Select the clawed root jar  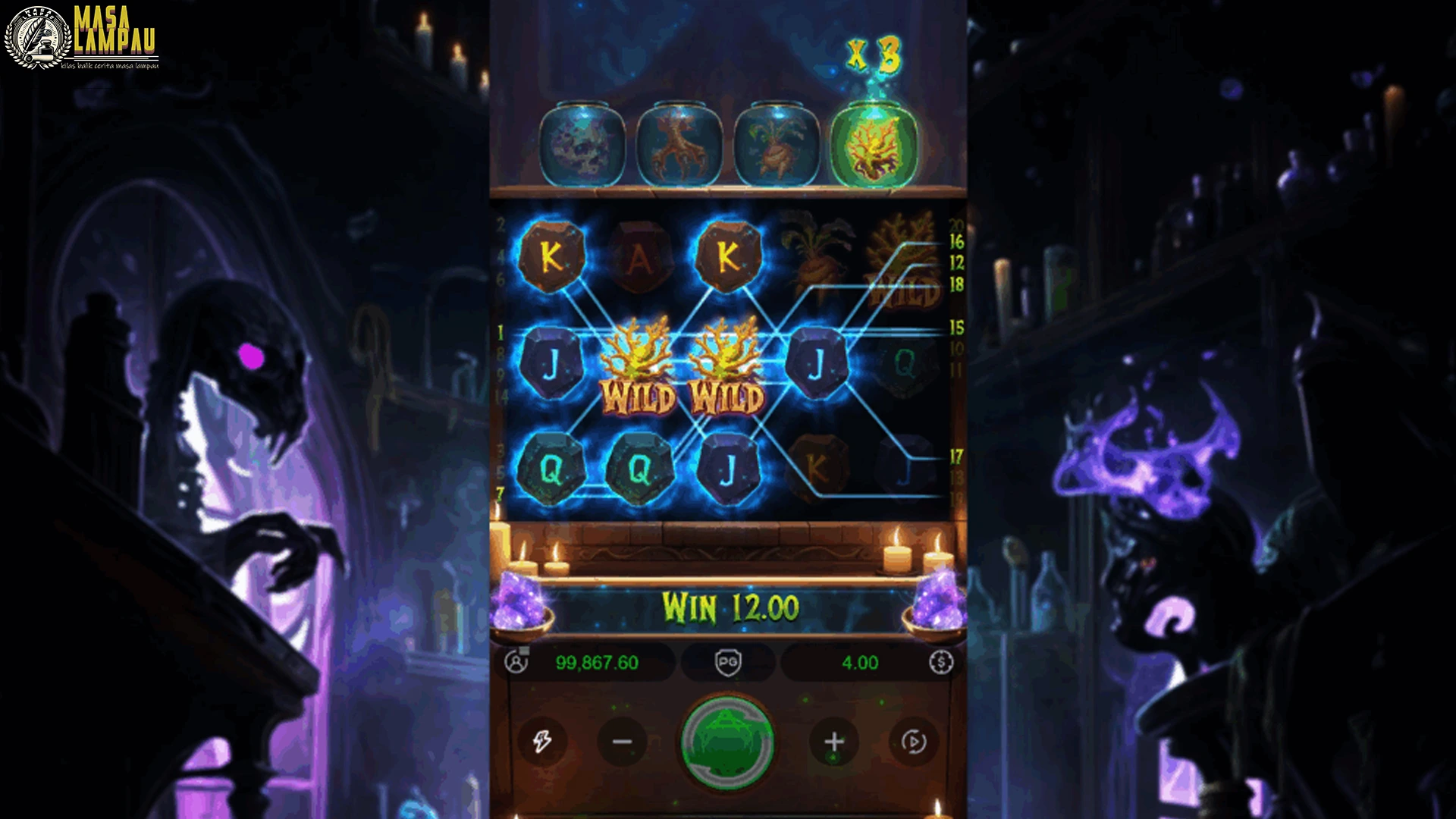click(679, 143)
